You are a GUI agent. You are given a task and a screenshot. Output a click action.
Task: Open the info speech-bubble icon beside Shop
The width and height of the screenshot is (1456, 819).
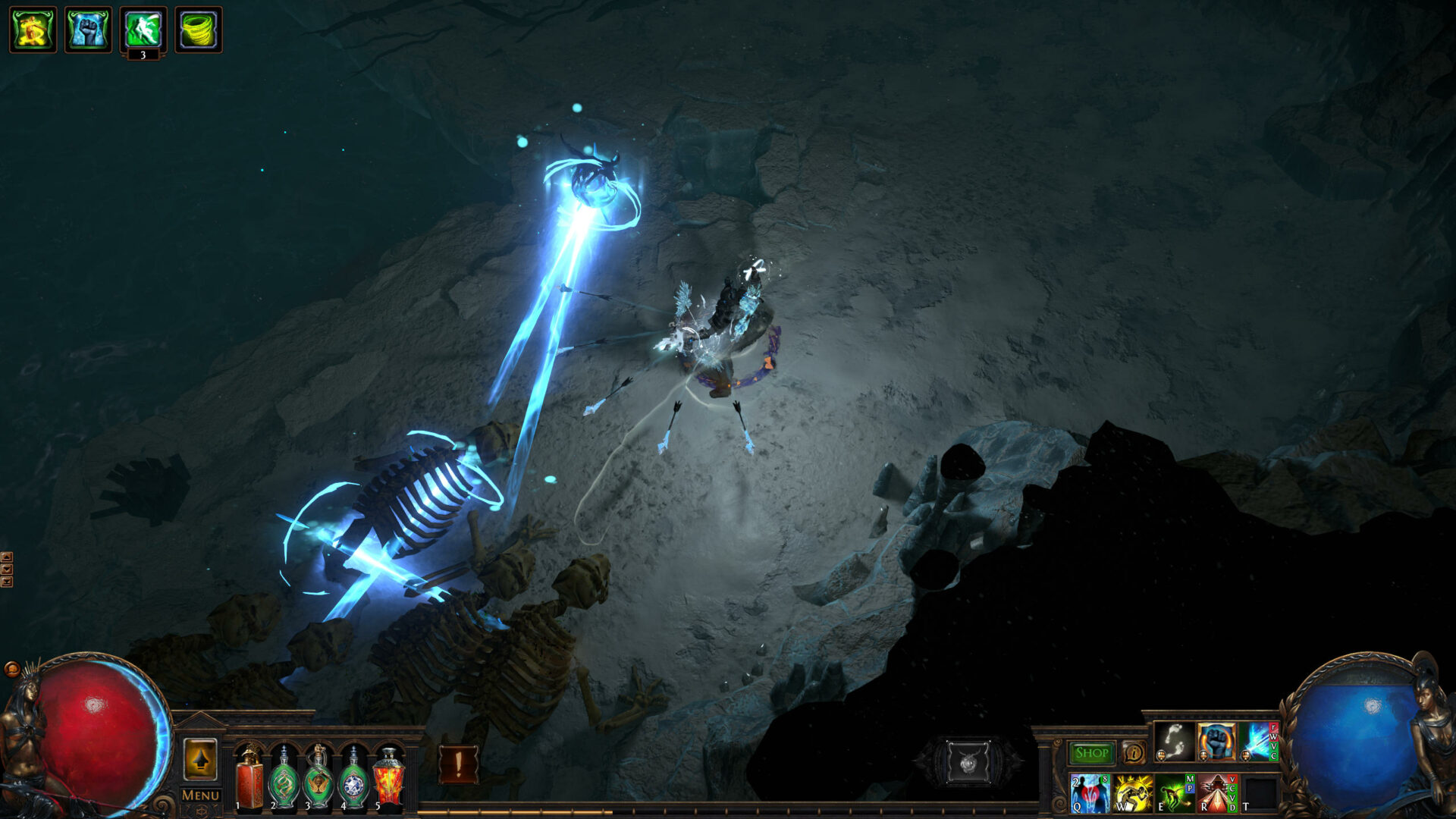(x=1134, y=754)
